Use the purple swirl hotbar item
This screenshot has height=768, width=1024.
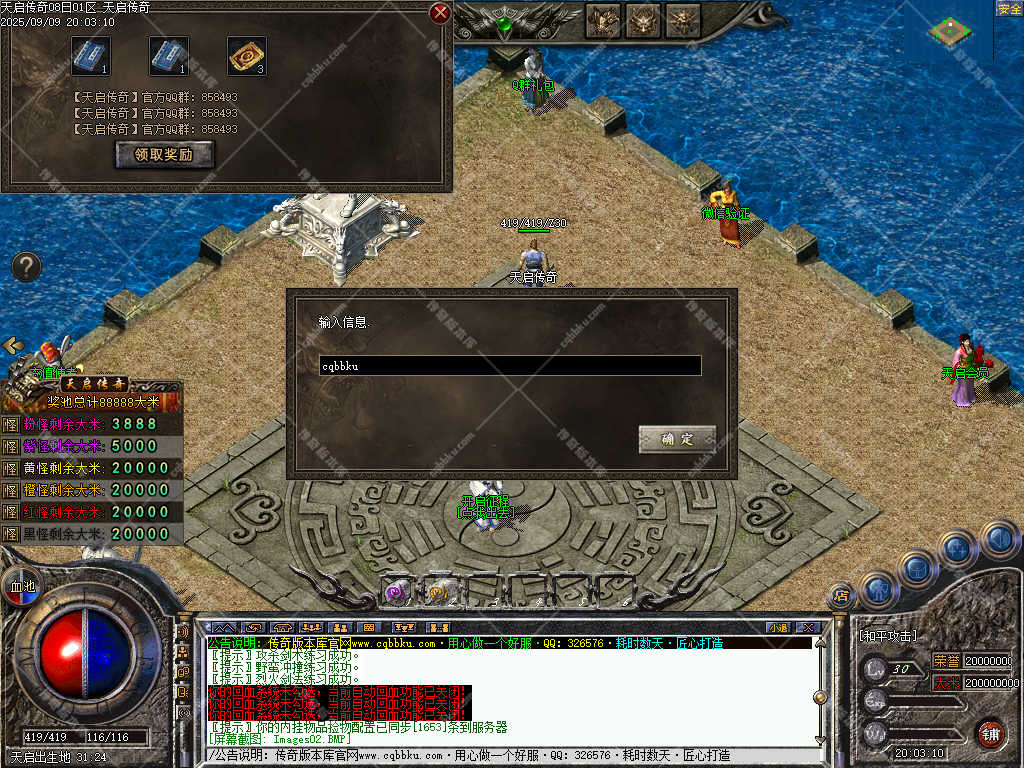398,591
